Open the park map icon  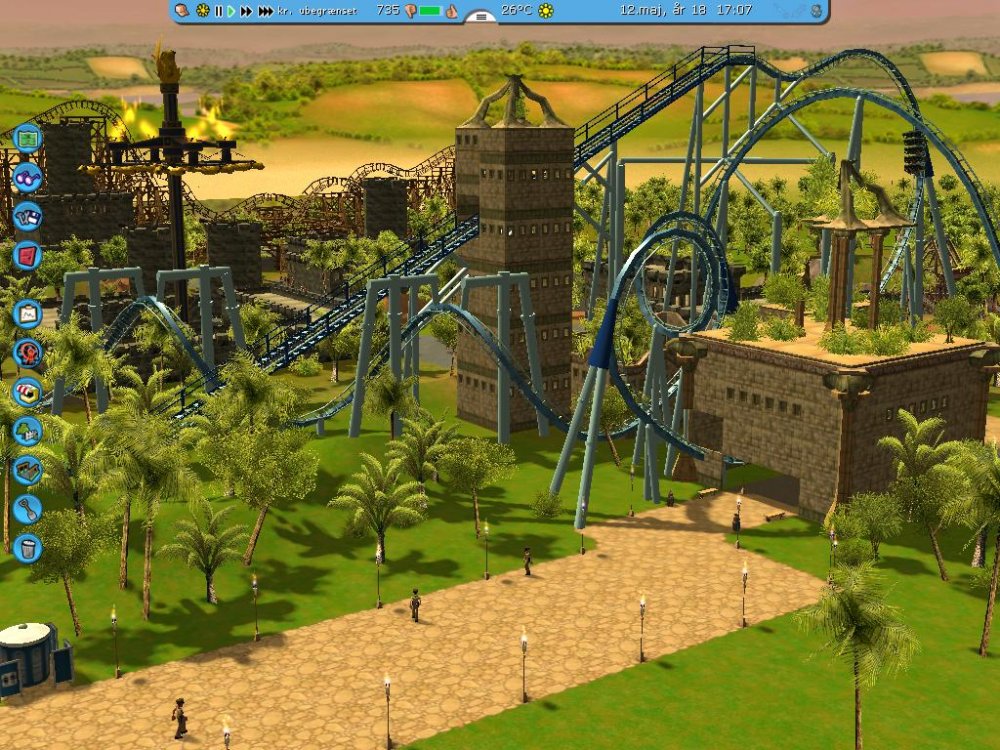[27, 137]
